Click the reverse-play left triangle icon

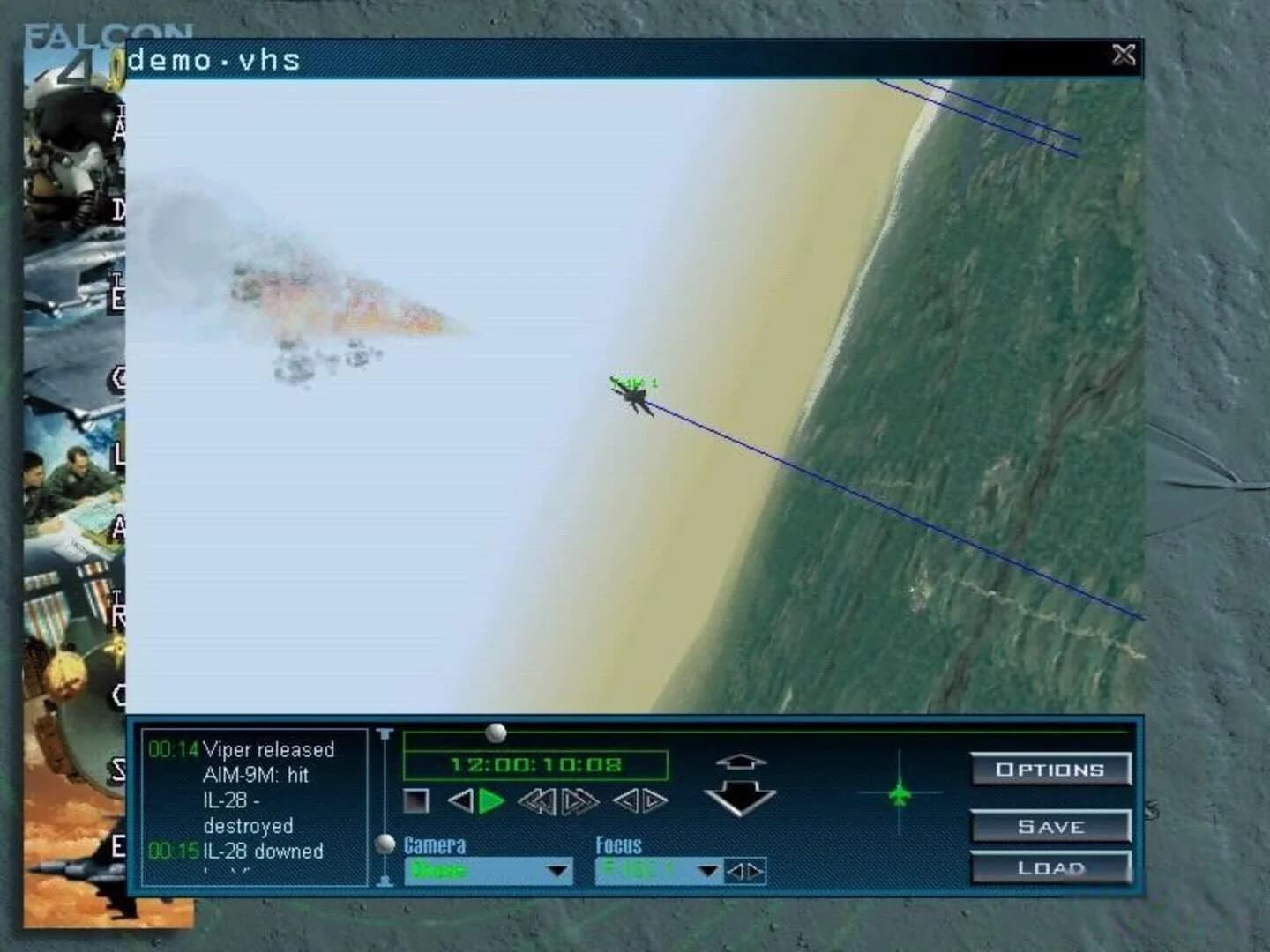coord(459,801)
